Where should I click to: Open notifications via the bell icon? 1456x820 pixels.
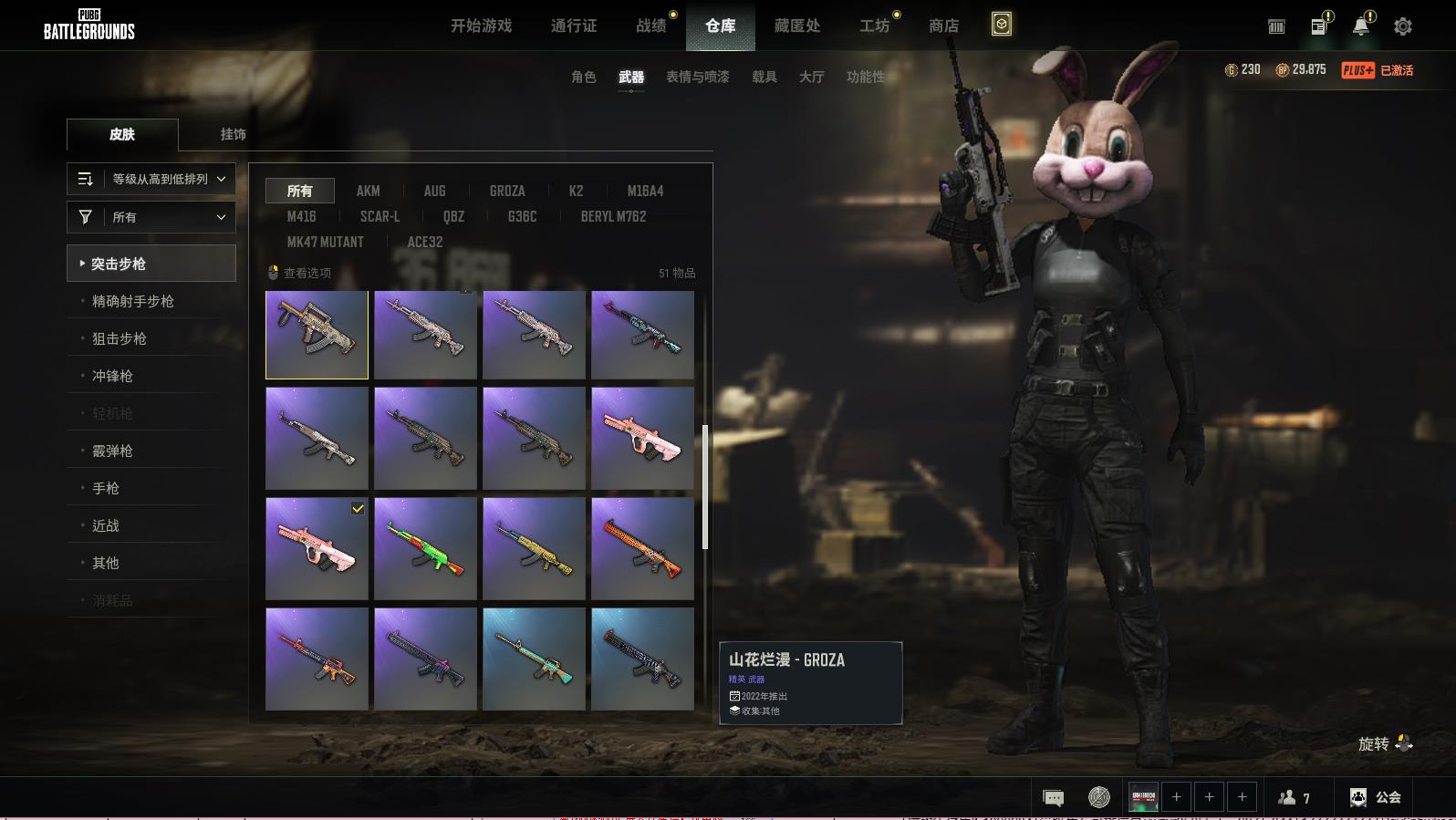point(1360,26)
